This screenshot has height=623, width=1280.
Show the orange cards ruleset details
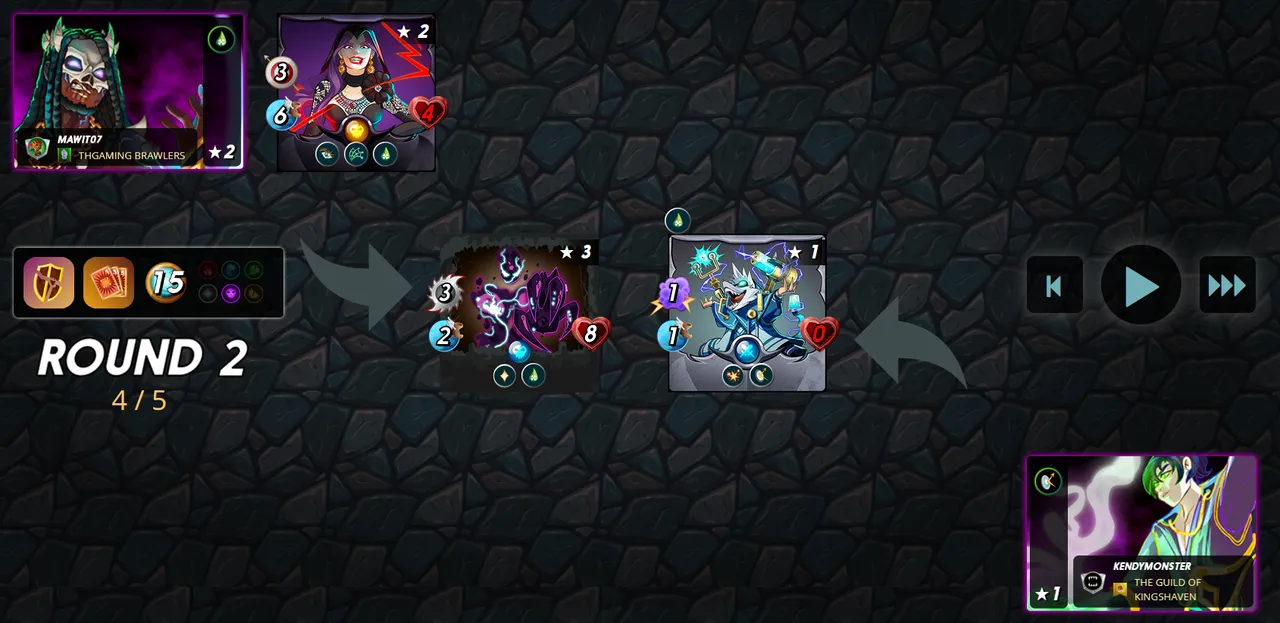tap(108, 283)
